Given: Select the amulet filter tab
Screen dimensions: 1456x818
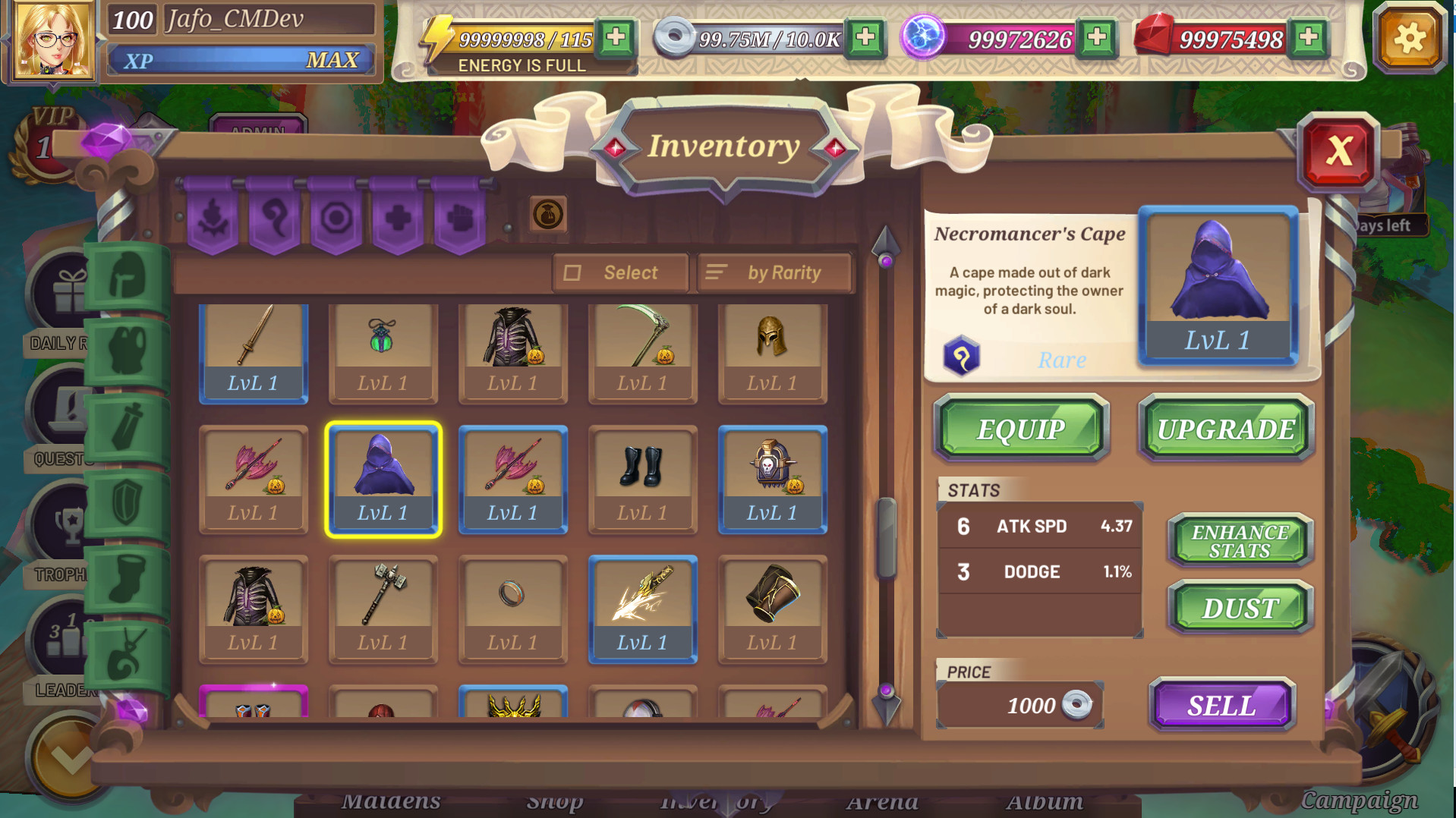Looking at the screenshot, I should tap(125, 651).
